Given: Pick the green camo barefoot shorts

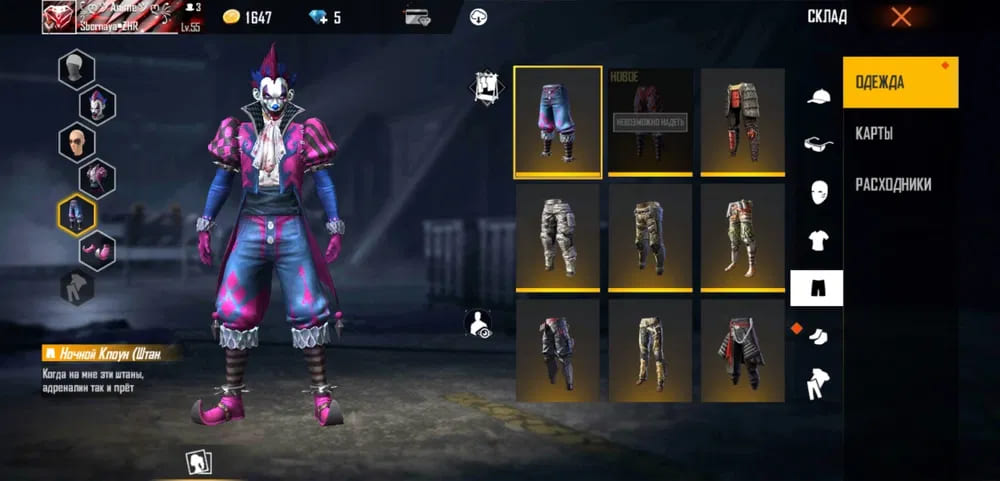Looking at the screenshot, I should click(x=742, y=237).
